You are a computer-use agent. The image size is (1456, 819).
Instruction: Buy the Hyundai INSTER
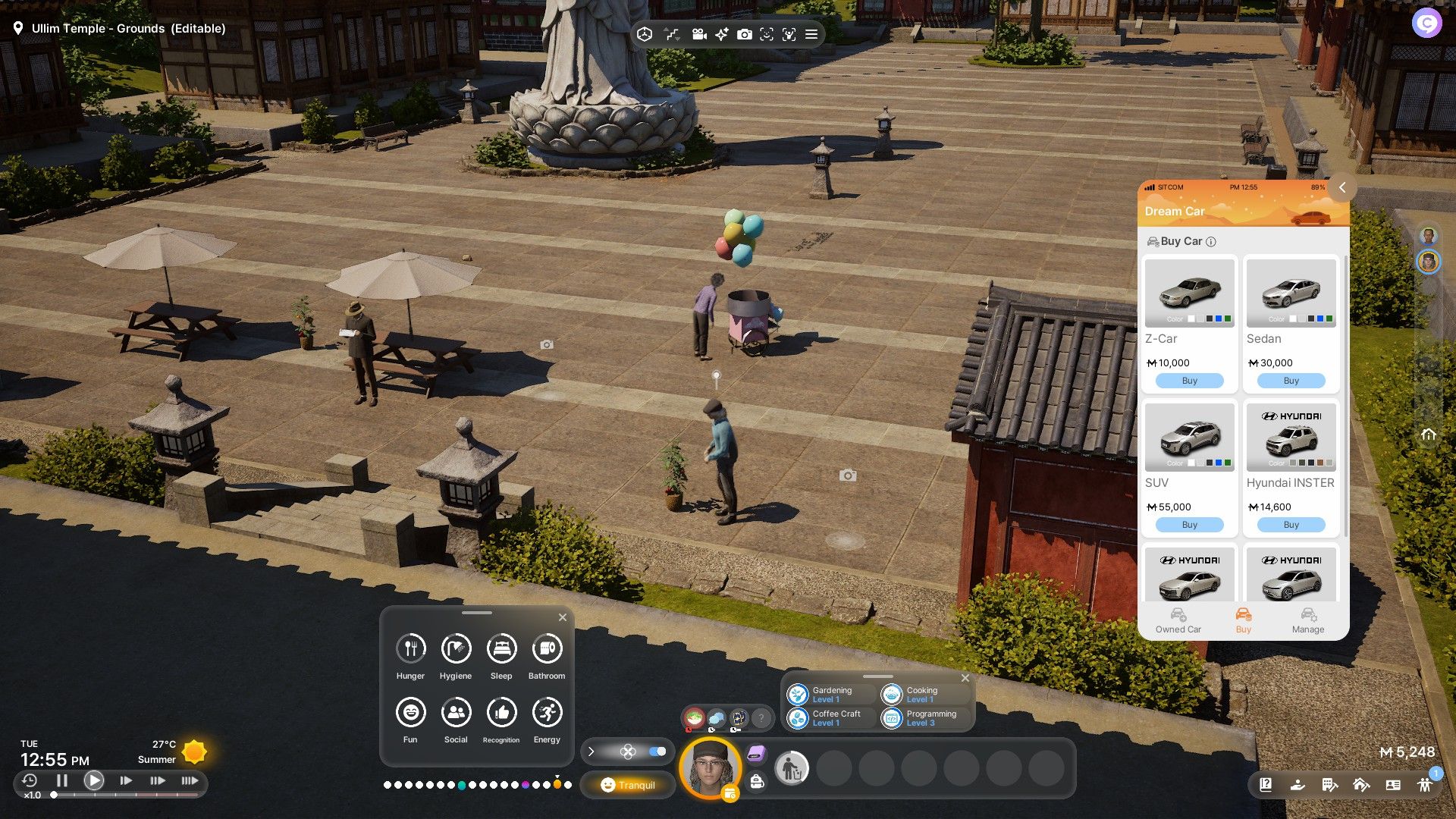1291,524
